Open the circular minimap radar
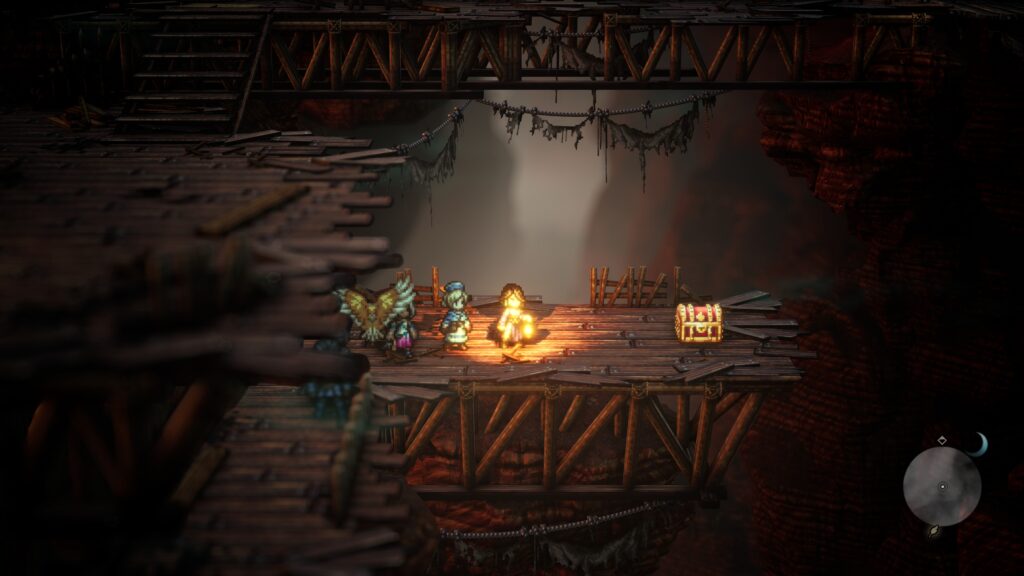 coord(941,486)
